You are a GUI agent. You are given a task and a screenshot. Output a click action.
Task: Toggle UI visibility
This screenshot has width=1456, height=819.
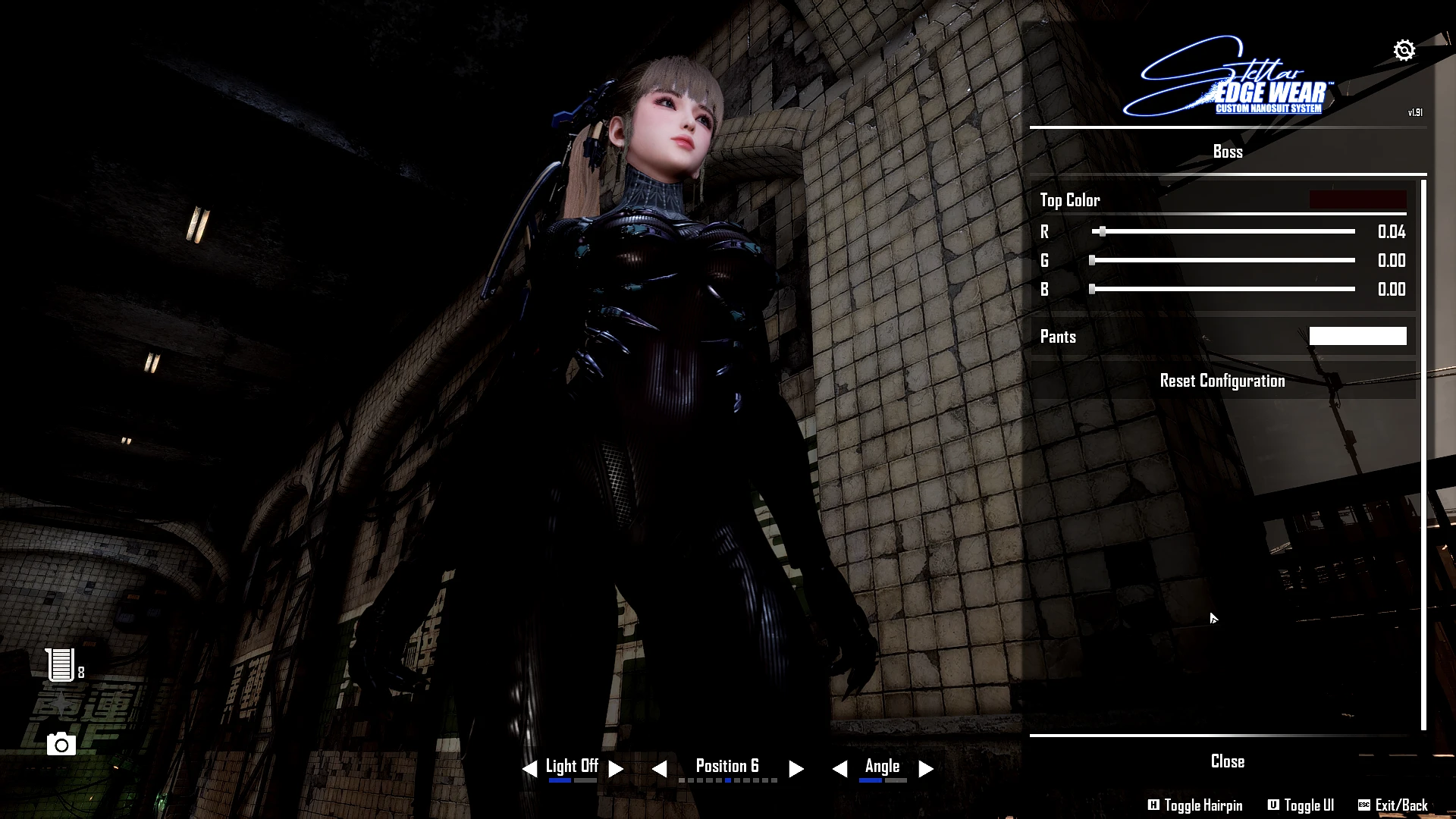1301,805
